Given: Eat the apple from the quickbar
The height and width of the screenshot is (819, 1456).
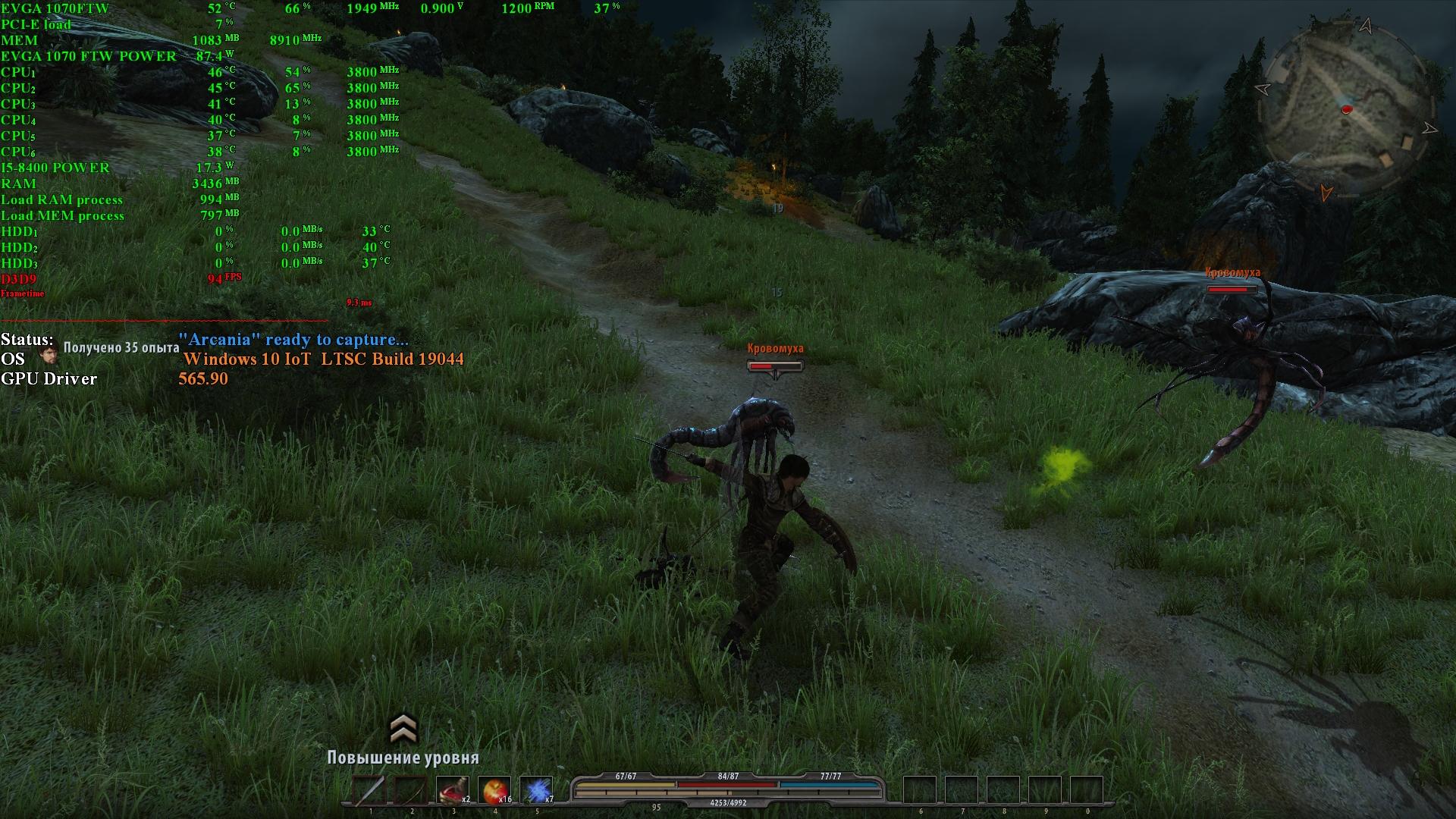Looking at the screenshot, I should click(494, 791).
